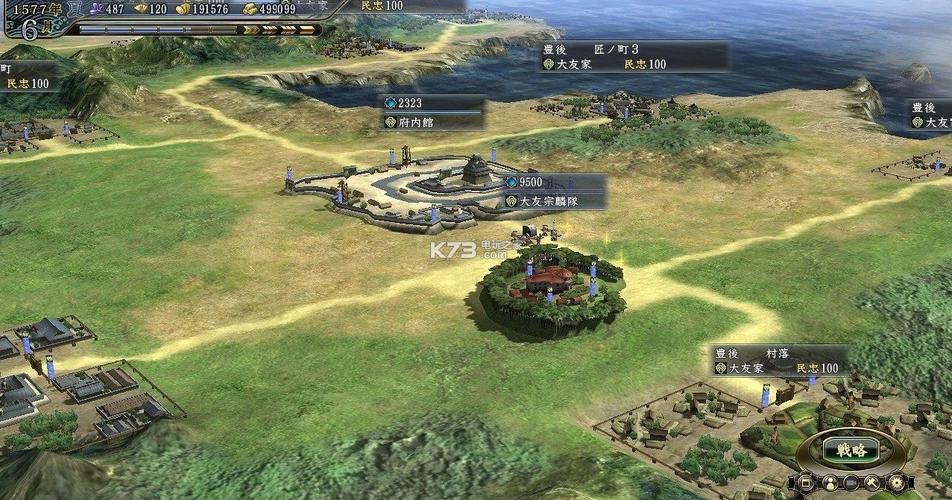Select the person silhouette icon

pyautogui.click(x=829, y=483)
